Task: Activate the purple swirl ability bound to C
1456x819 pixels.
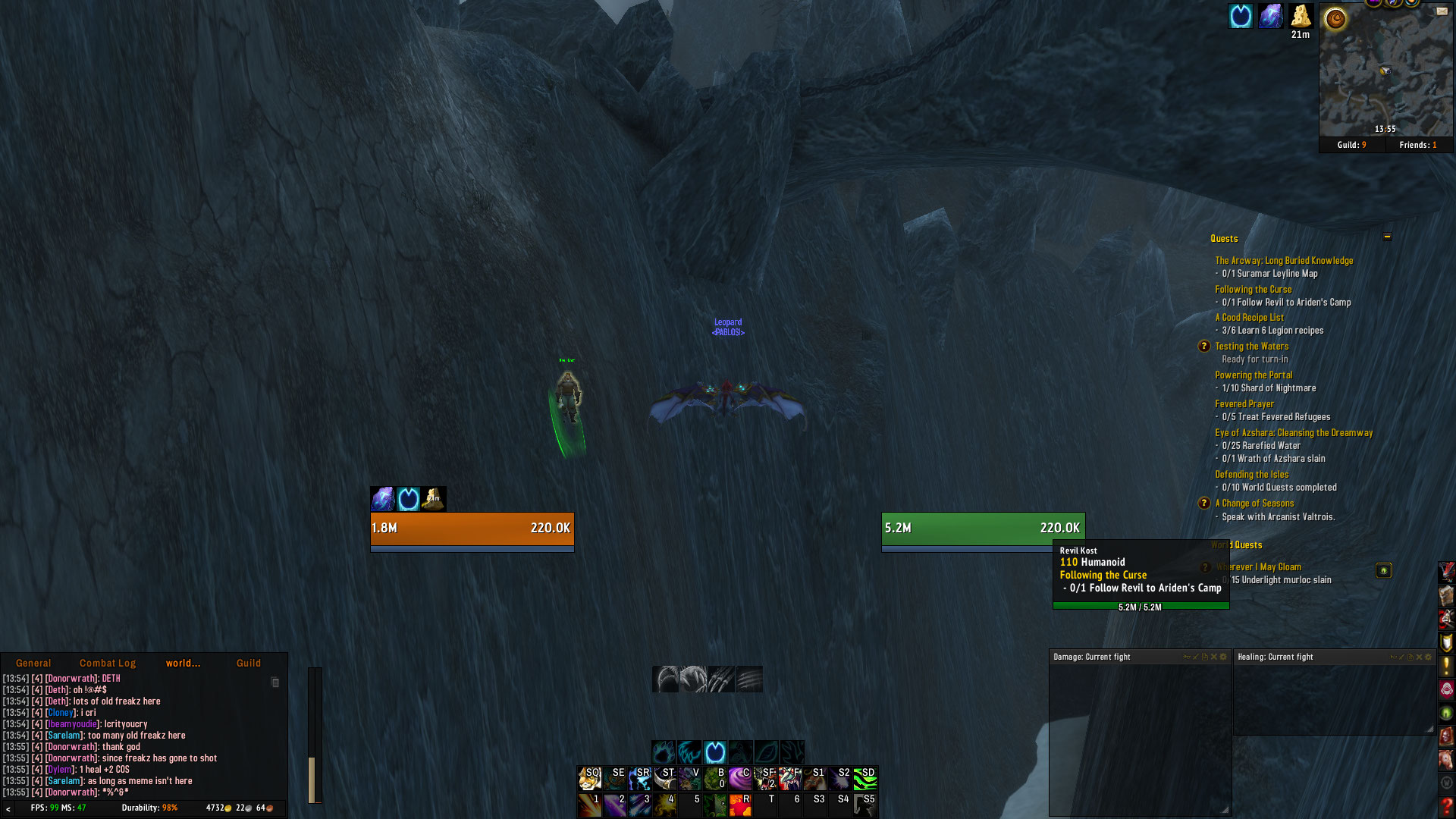Action: 739,778
